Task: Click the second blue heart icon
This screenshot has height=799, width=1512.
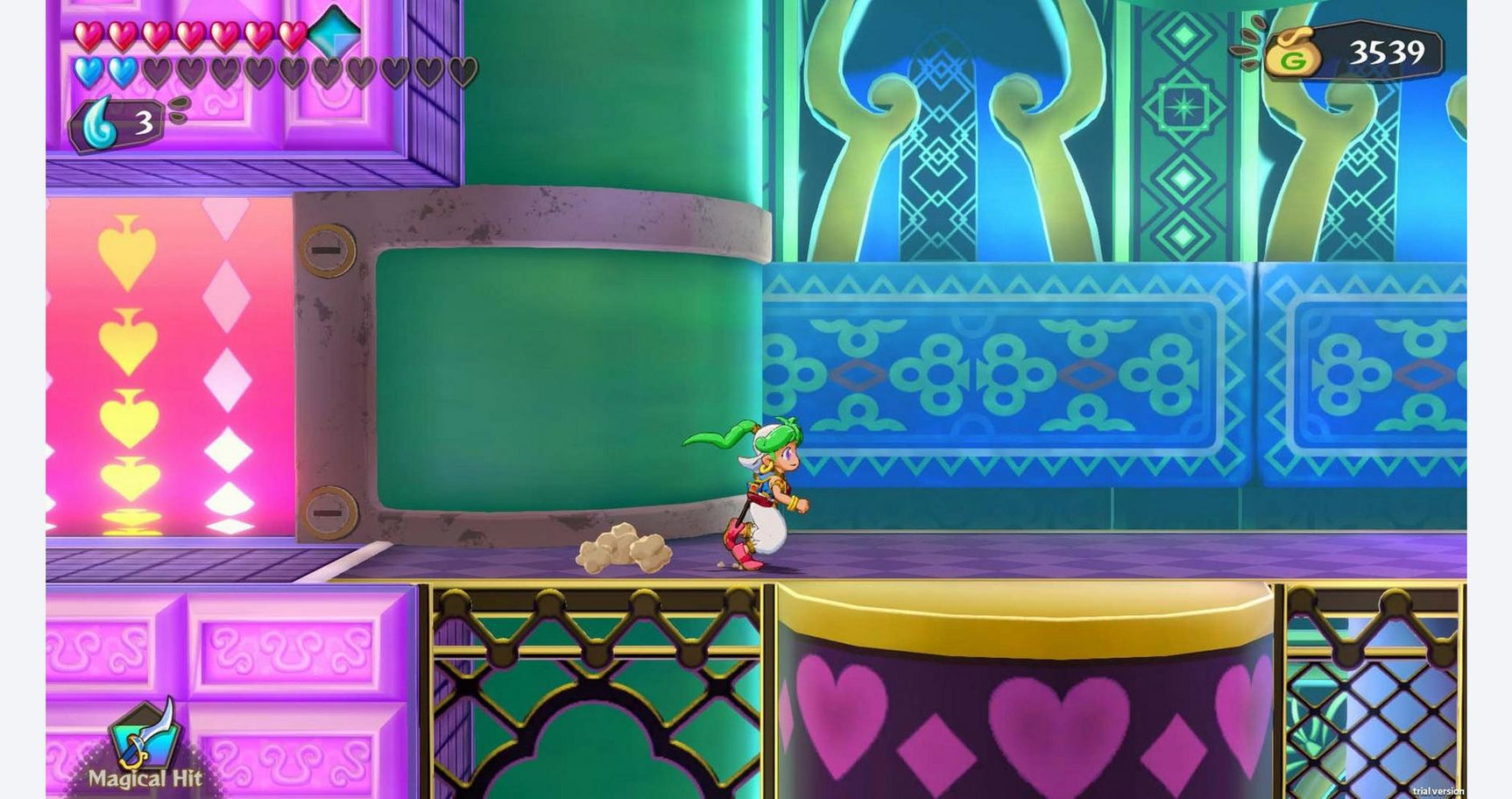Action: click(x=123, y=73)
